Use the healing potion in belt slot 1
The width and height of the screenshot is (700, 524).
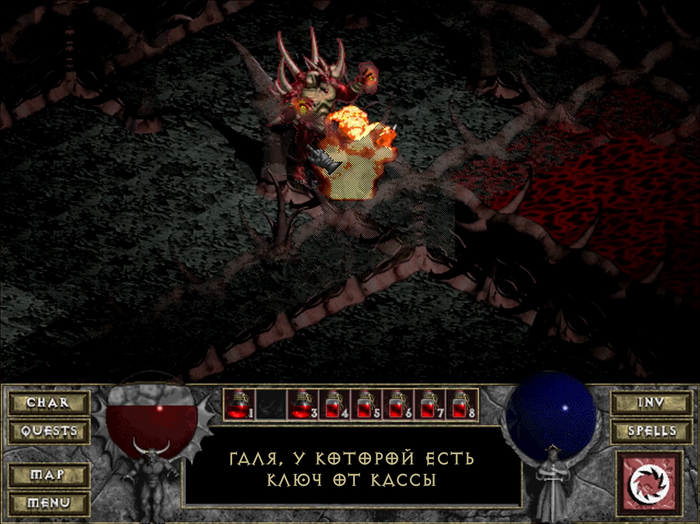pyautogui.click(x=239, y=404)
